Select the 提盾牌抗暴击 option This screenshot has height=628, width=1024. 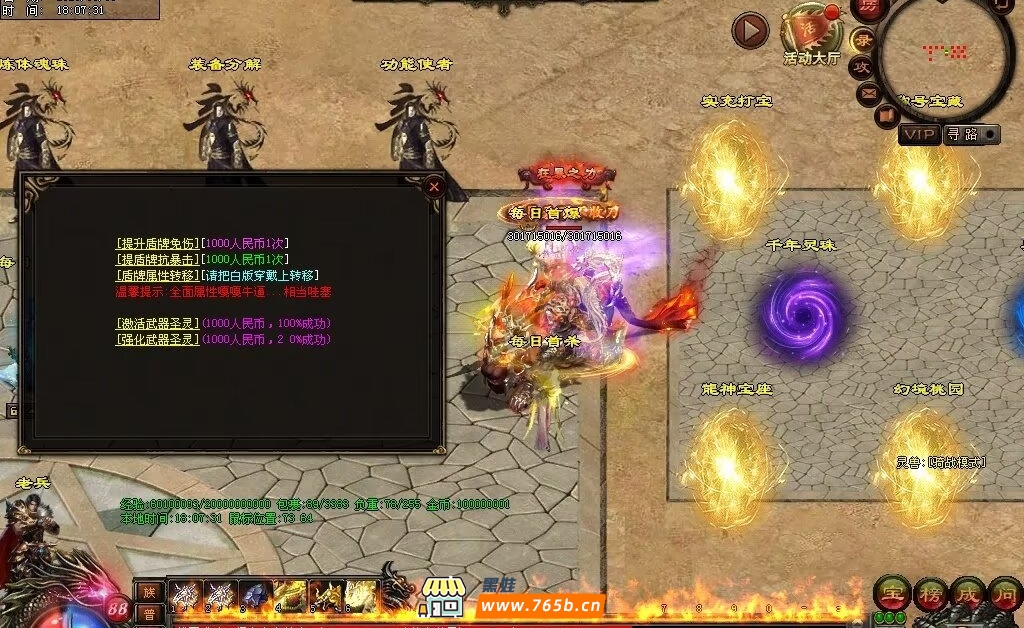pos(158,259)
